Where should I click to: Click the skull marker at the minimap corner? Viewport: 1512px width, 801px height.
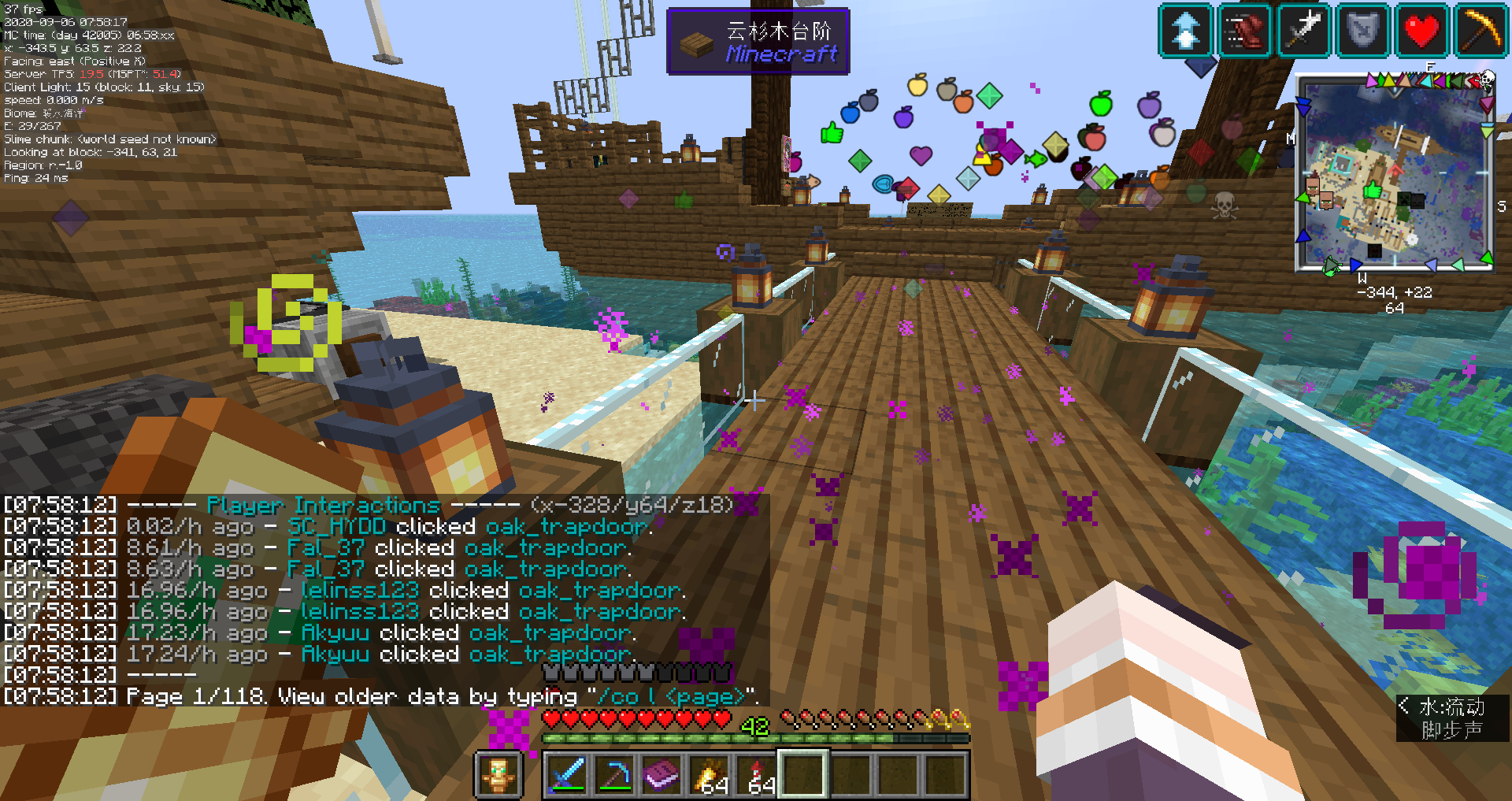click(x=1487, y=78)
